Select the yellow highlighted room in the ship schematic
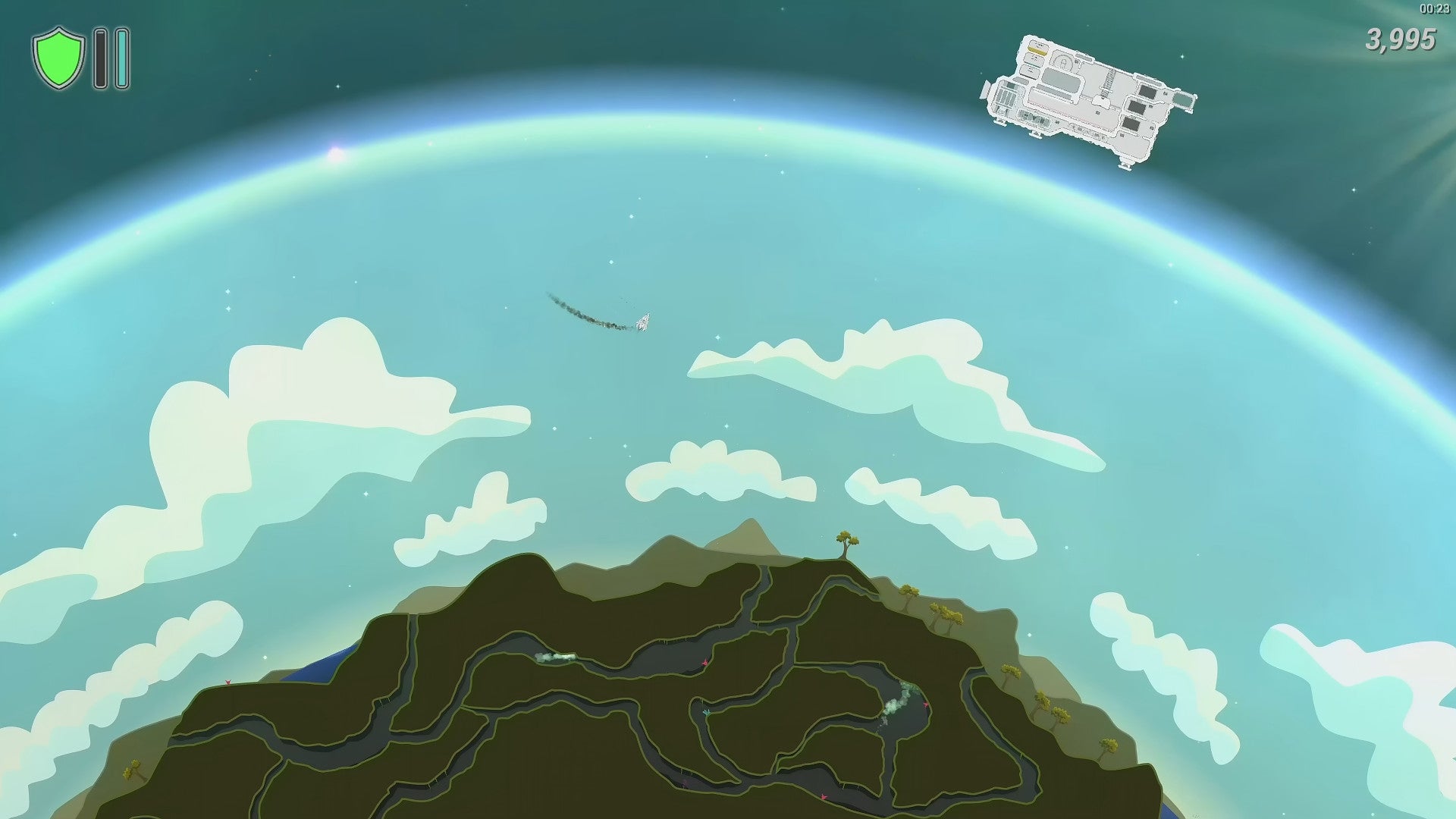This screenshot has width=1456, height=819. point(1037,52)
